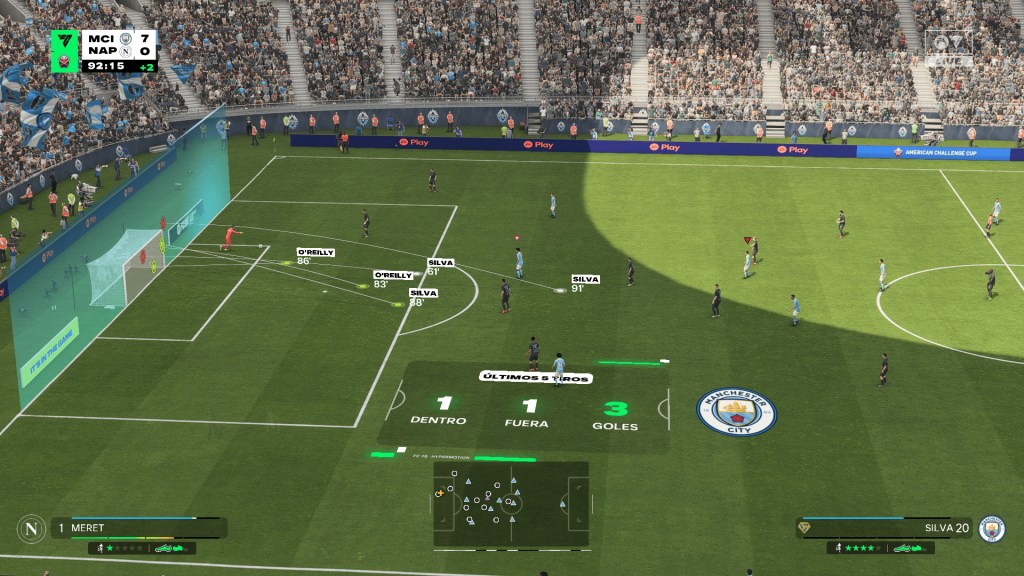This screenshot has height=576, width=1024.
Task: Click the green logo on the scoreboard
Action: [65, 51]
